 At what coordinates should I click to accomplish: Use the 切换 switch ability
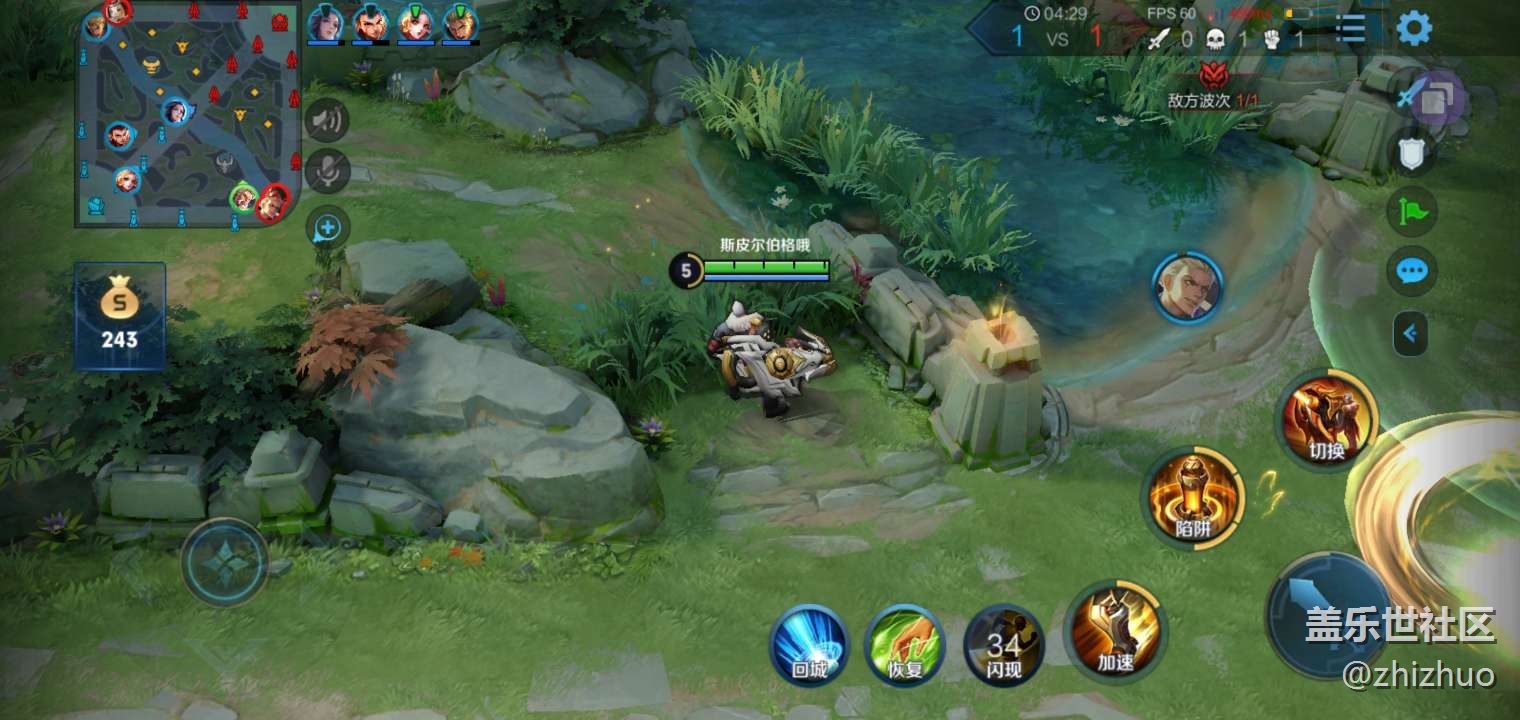click(x=1327, y=420)
